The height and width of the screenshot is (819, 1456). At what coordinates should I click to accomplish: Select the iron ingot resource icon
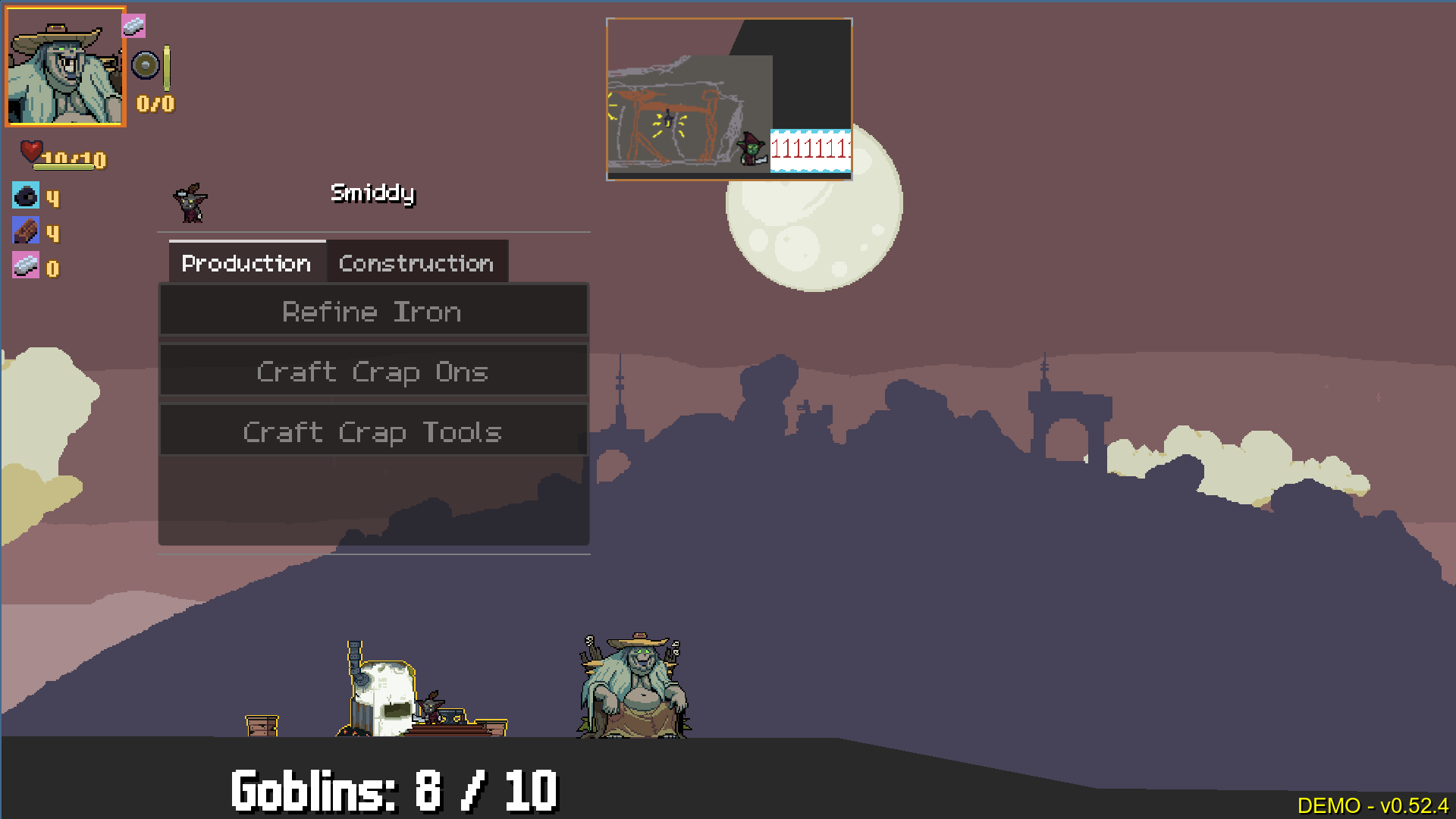[27, 267]
